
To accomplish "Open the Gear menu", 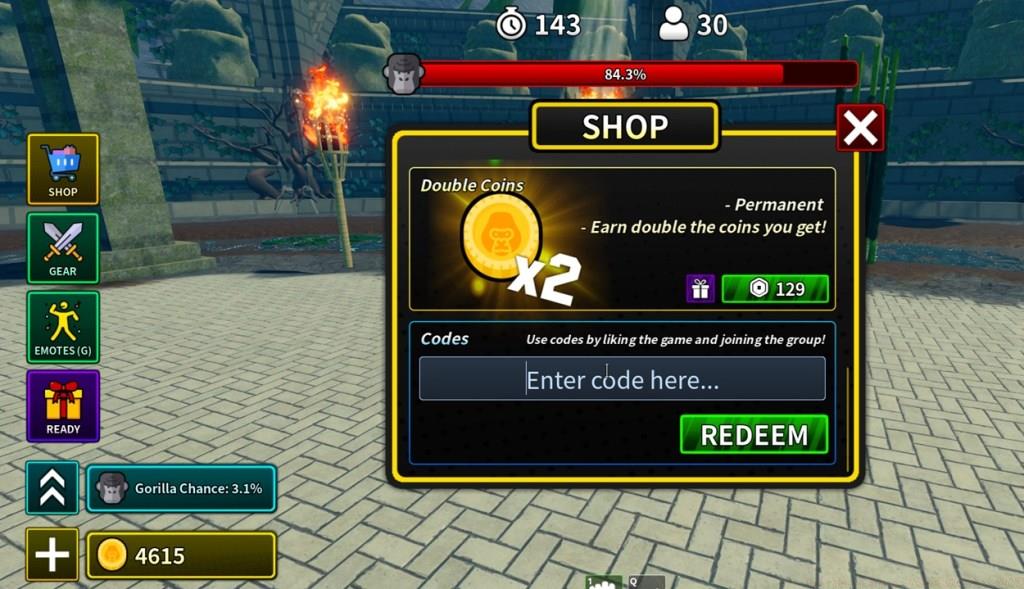I will [63, 248].
